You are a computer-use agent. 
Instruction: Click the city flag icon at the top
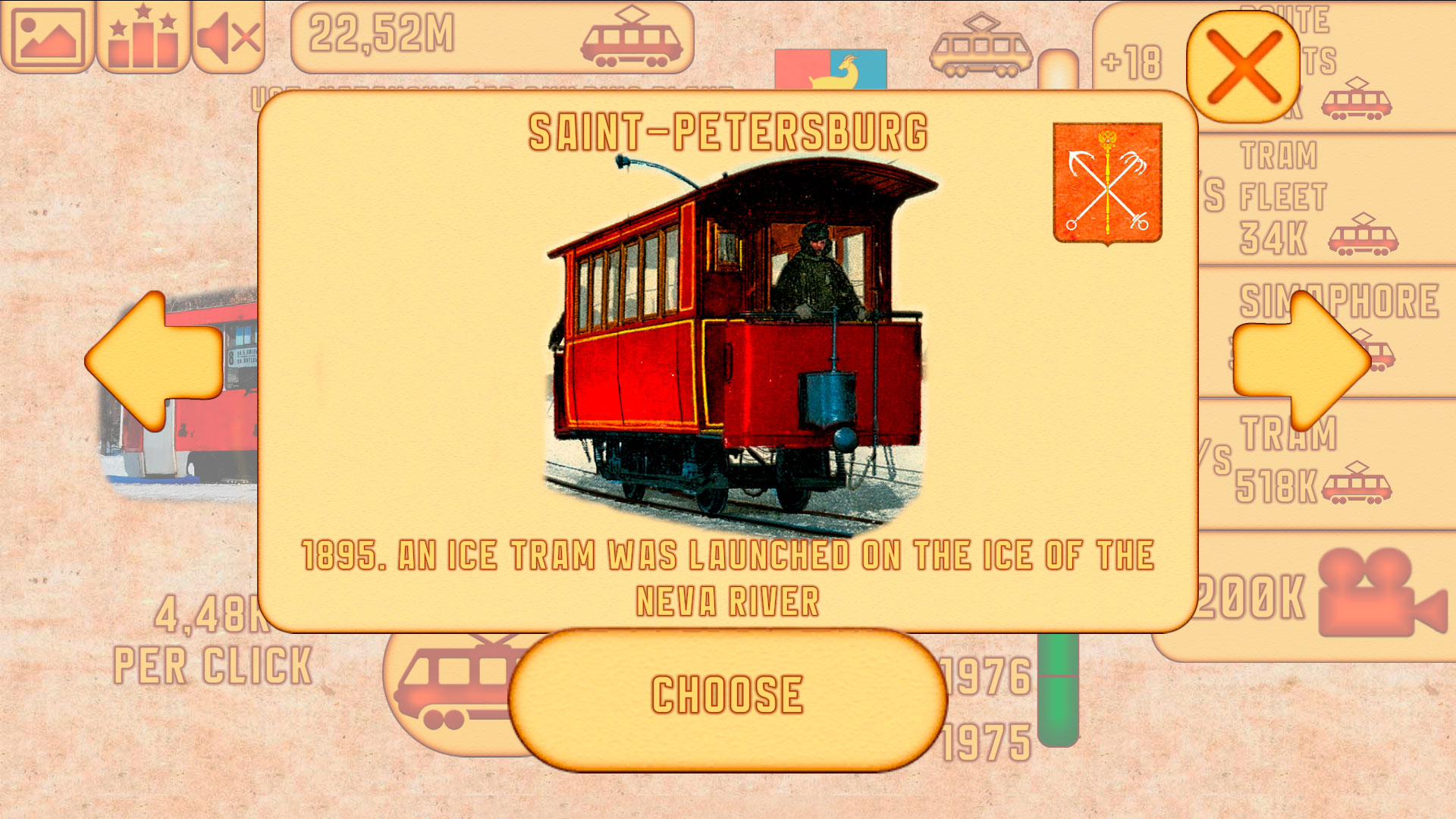pos(830,67)
